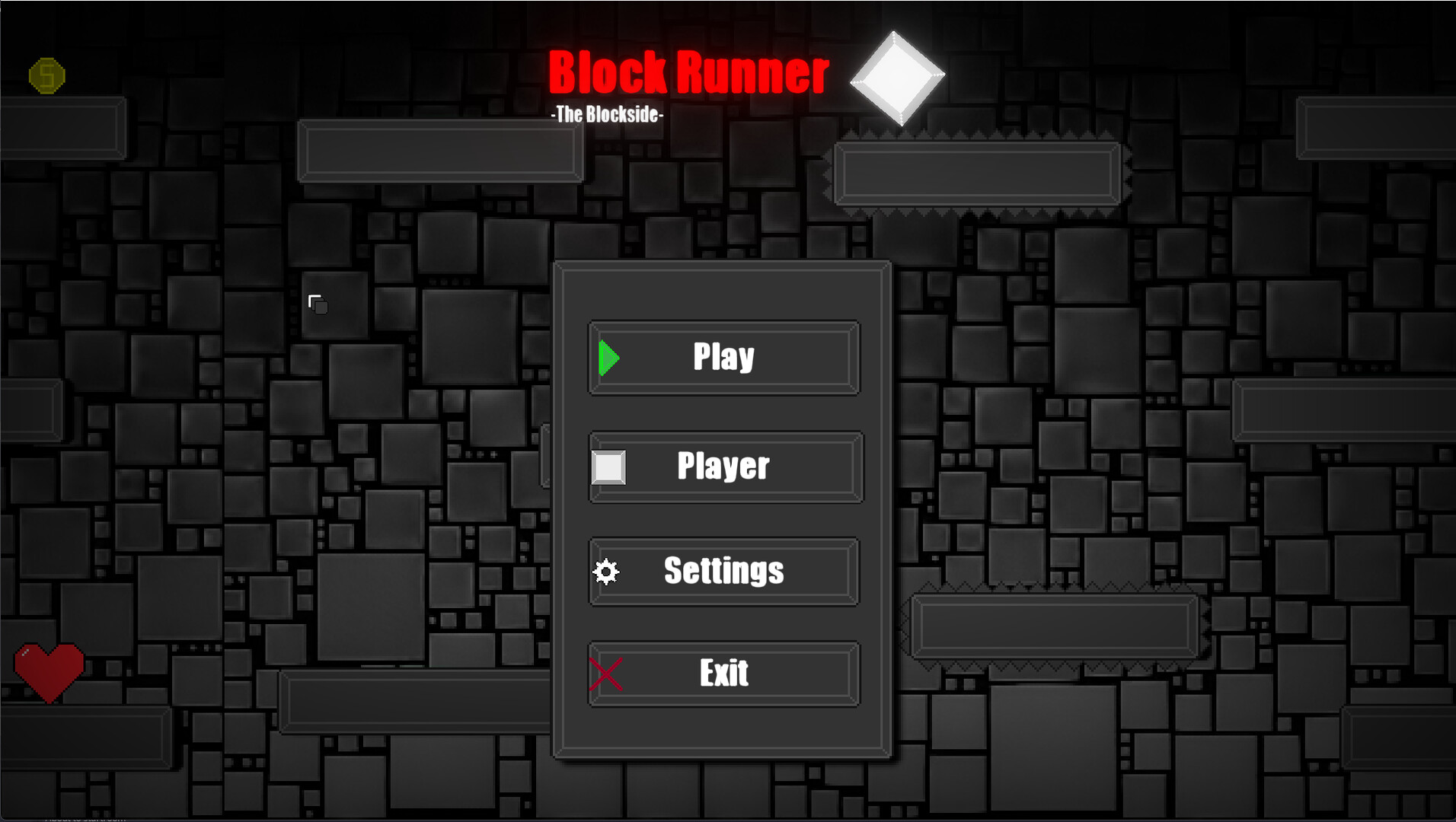Switch the Settings option state

723,571
